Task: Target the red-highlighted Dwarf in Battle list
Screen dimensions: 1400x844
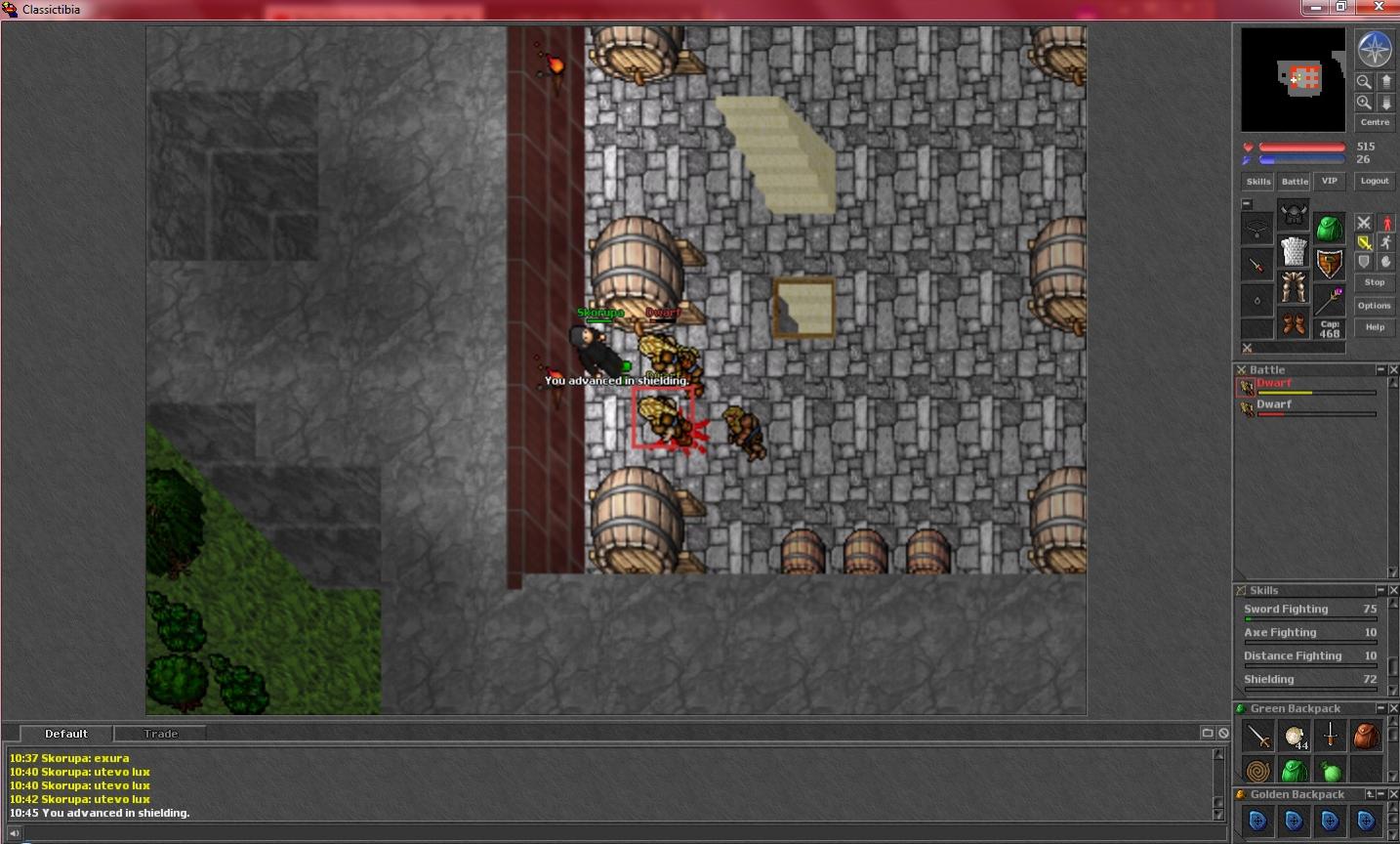Action: 1274,384
